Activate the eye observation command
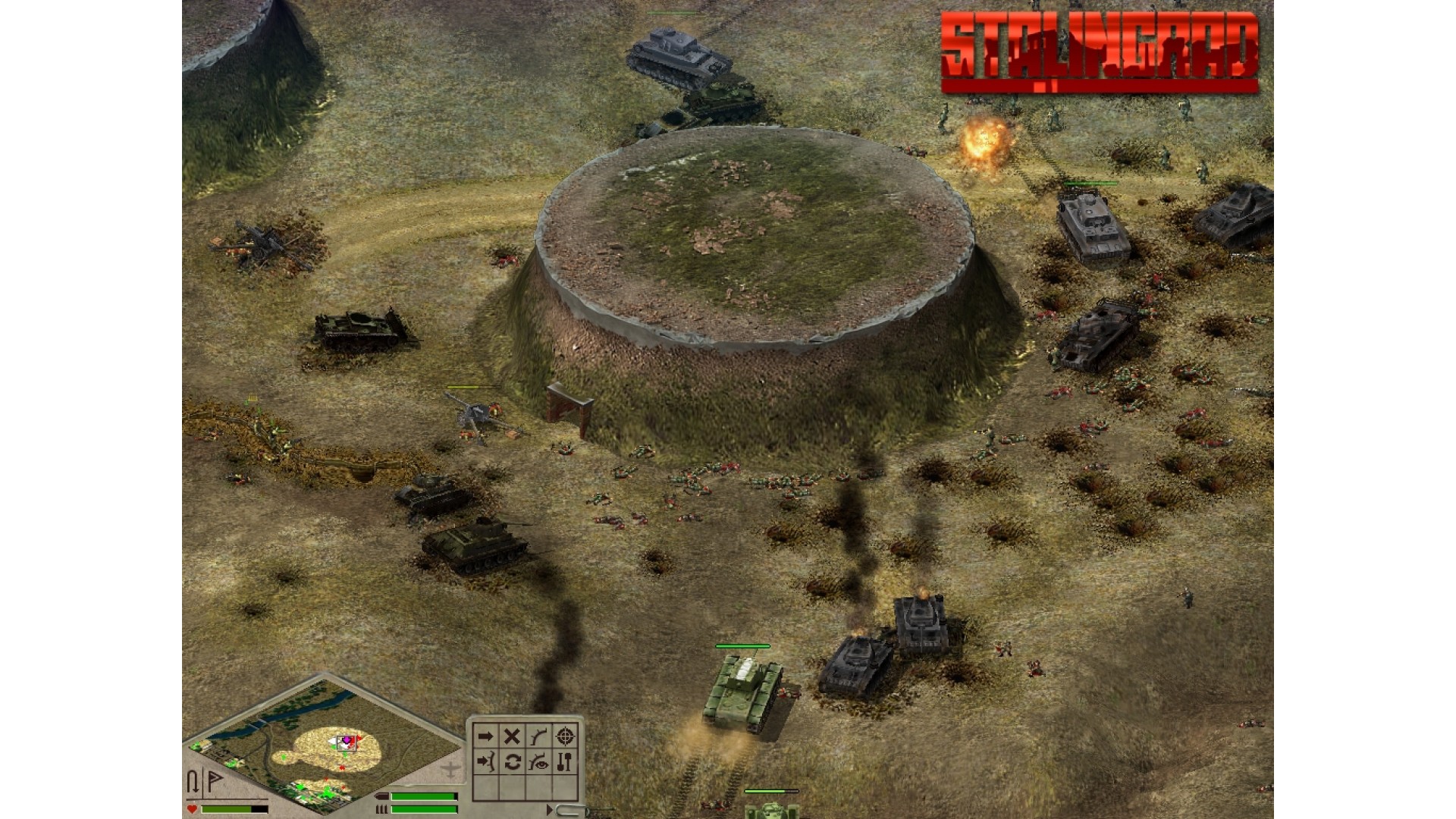The image size is (1456, 819). (x=538, y=762)
